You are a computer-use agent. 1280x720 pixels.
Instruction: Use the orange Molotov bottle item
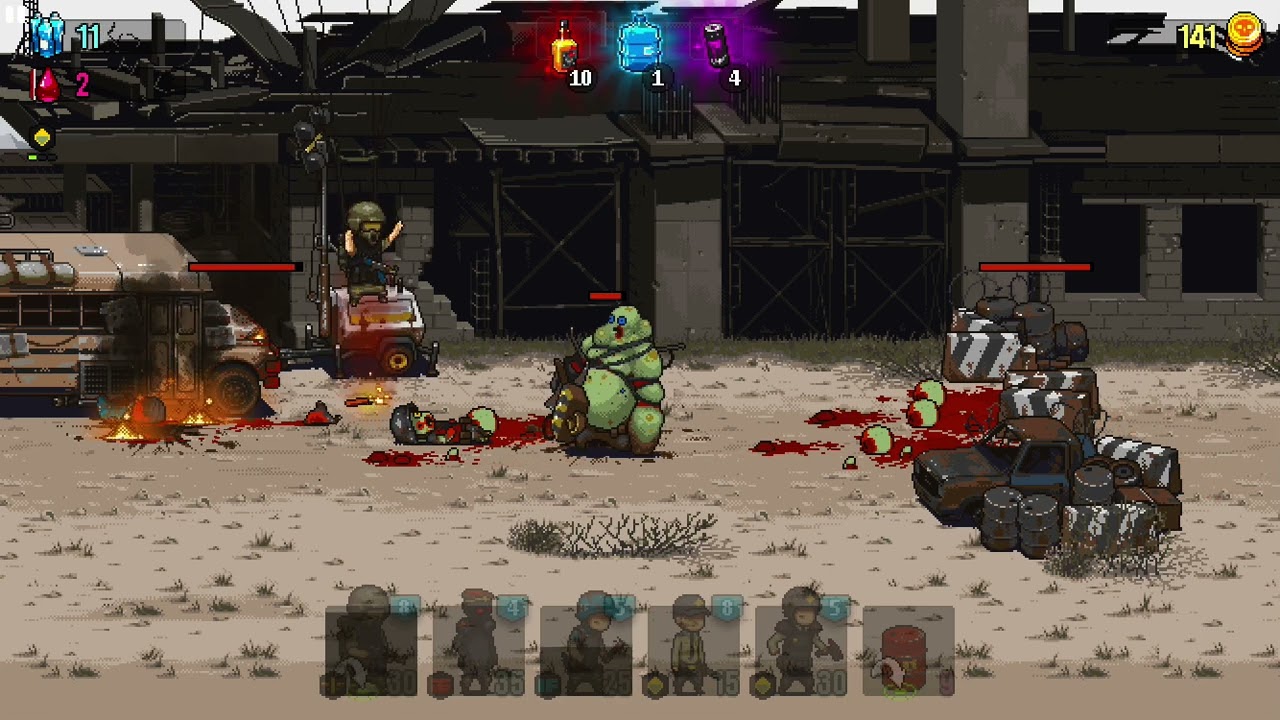(565, 48)
